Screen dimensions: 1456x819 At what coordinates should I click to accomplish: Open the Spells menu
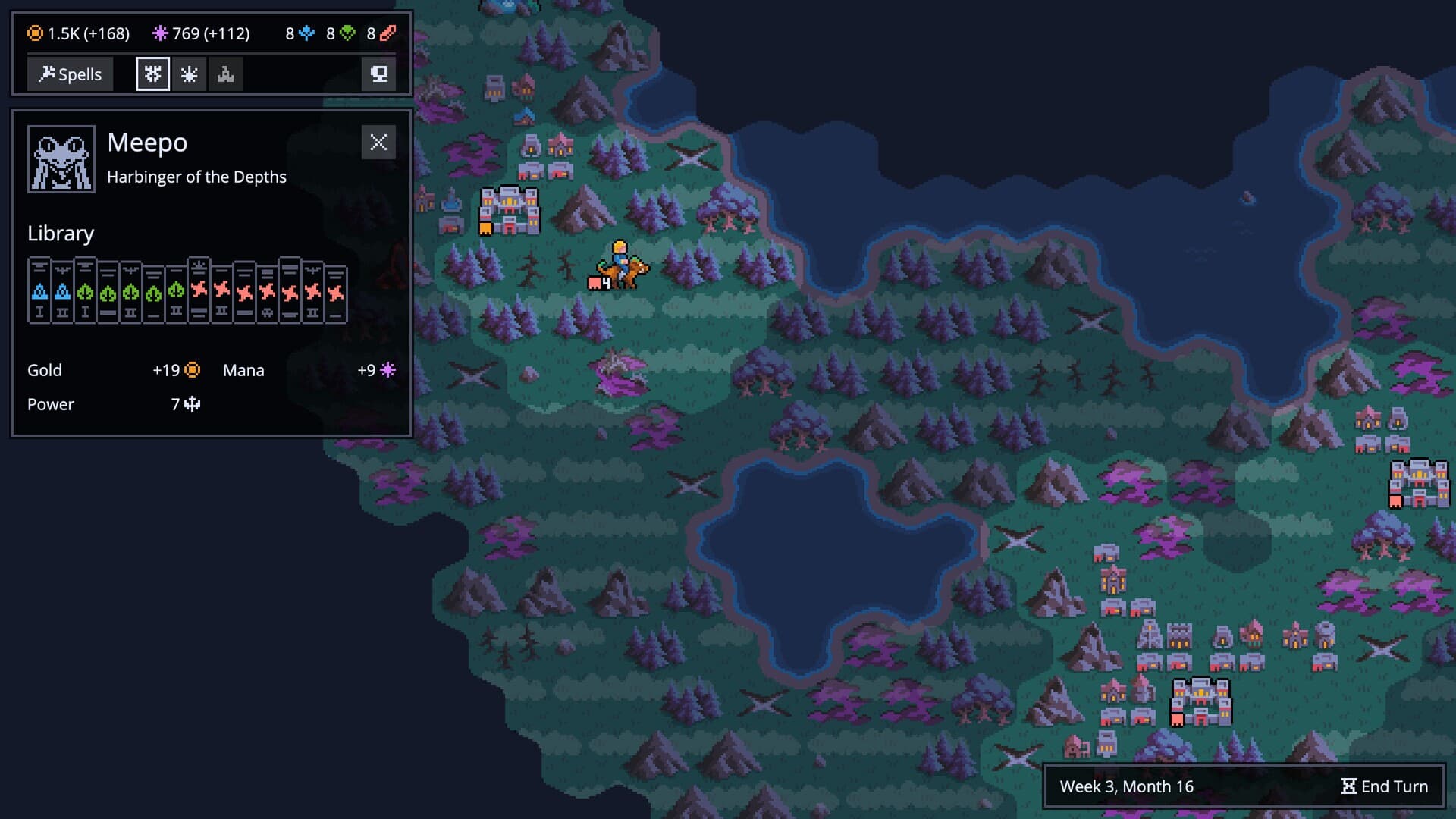coord(70,74)
